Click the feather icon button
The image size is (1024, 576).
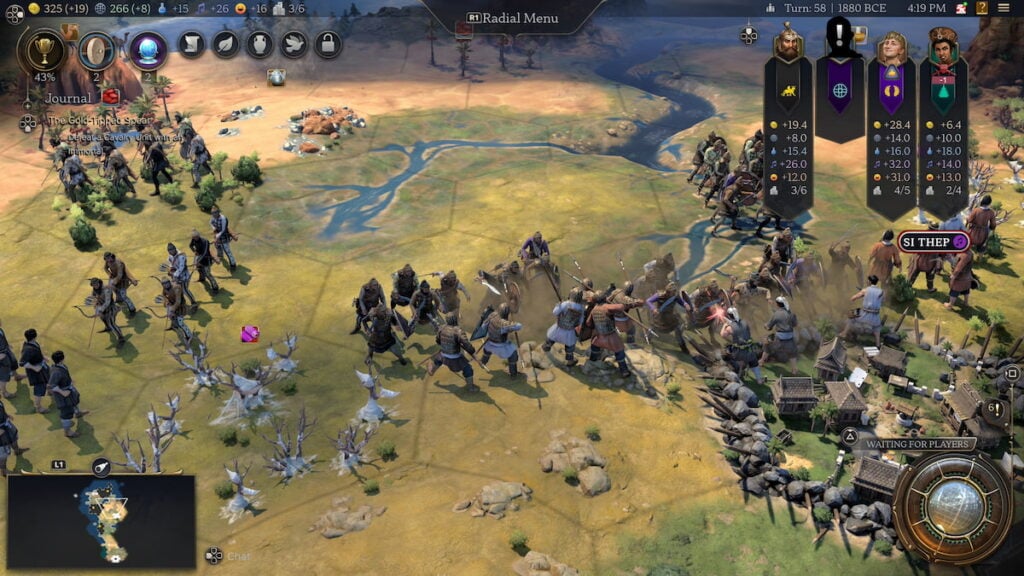[226, 44]
